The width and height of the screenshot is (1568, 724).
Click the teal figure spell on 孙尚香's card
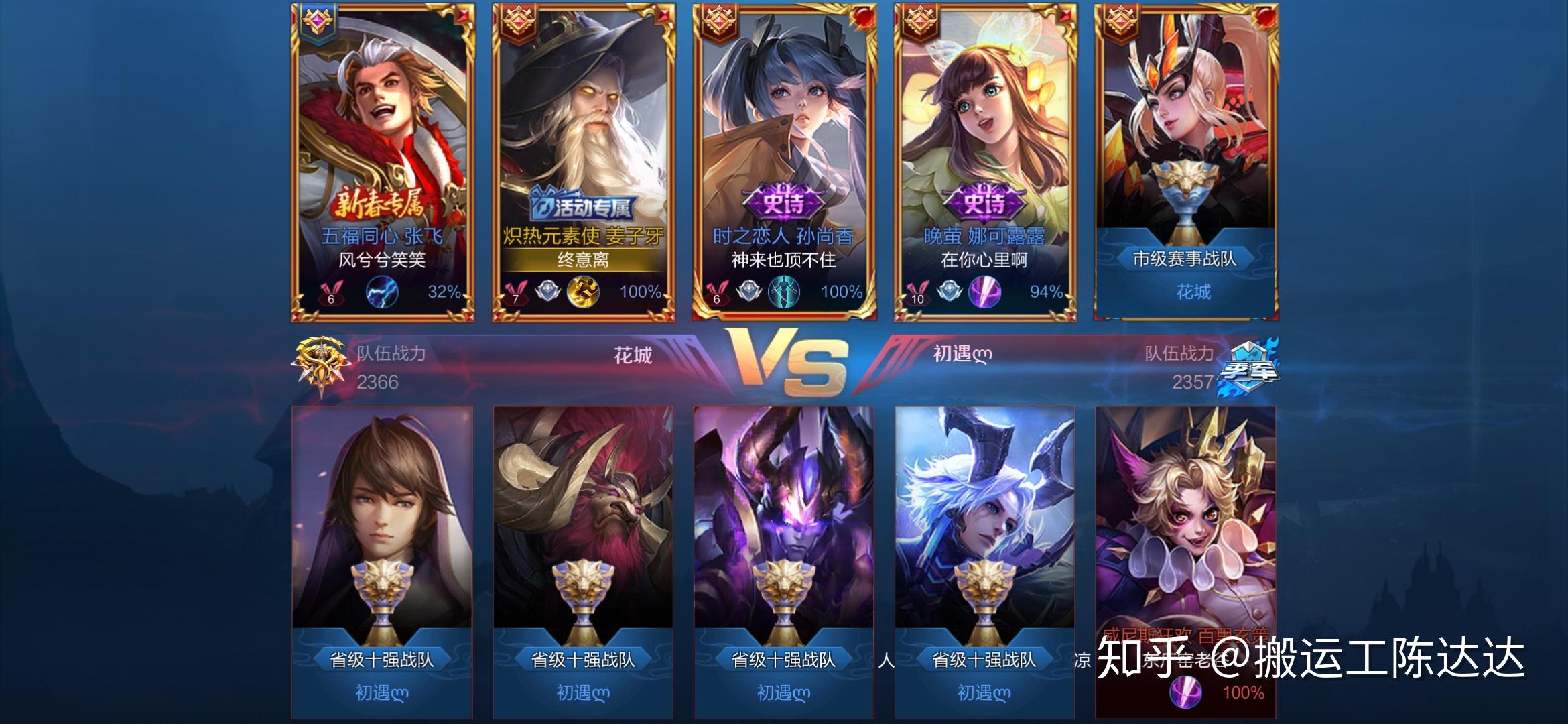coord(784,292)
